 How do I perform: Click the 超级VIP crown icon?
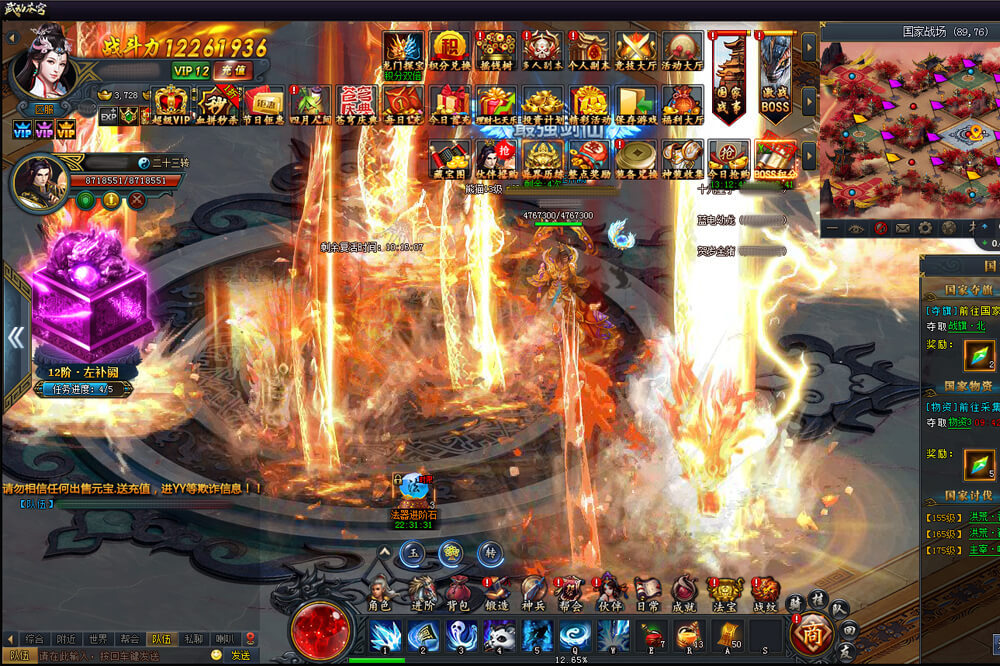coord(170,104)
